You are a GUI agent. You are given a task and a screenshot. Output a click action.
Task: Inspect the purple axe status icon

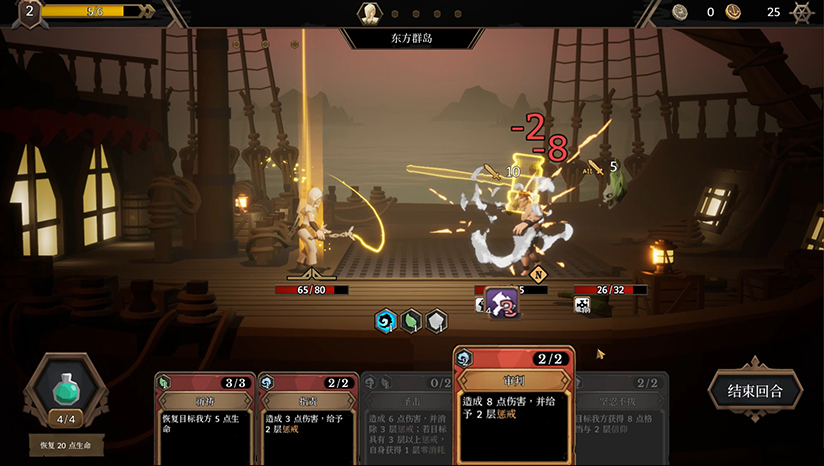pyautogui.click(x=503, y=302)
